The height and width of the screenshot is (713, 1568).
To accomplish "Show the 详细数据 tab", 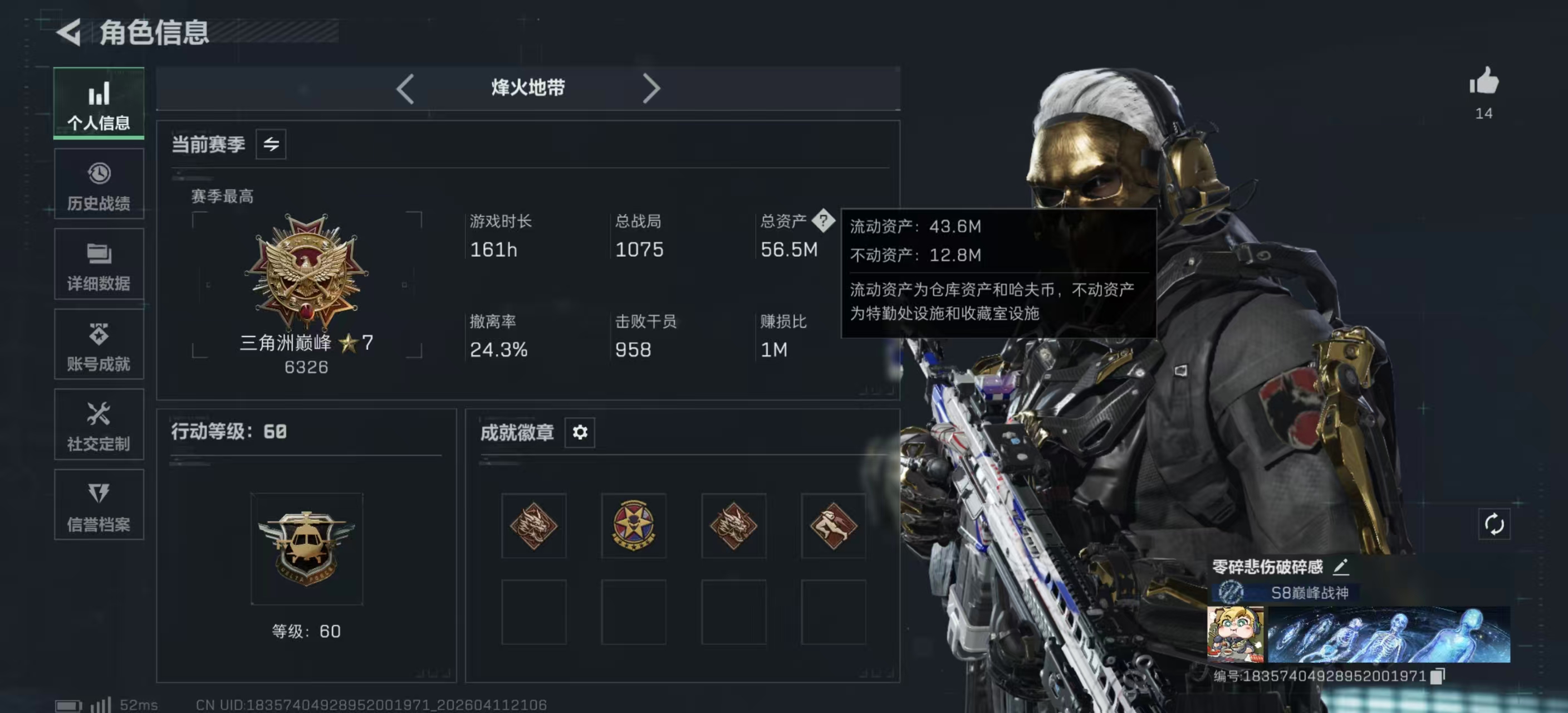I will 99,265.
